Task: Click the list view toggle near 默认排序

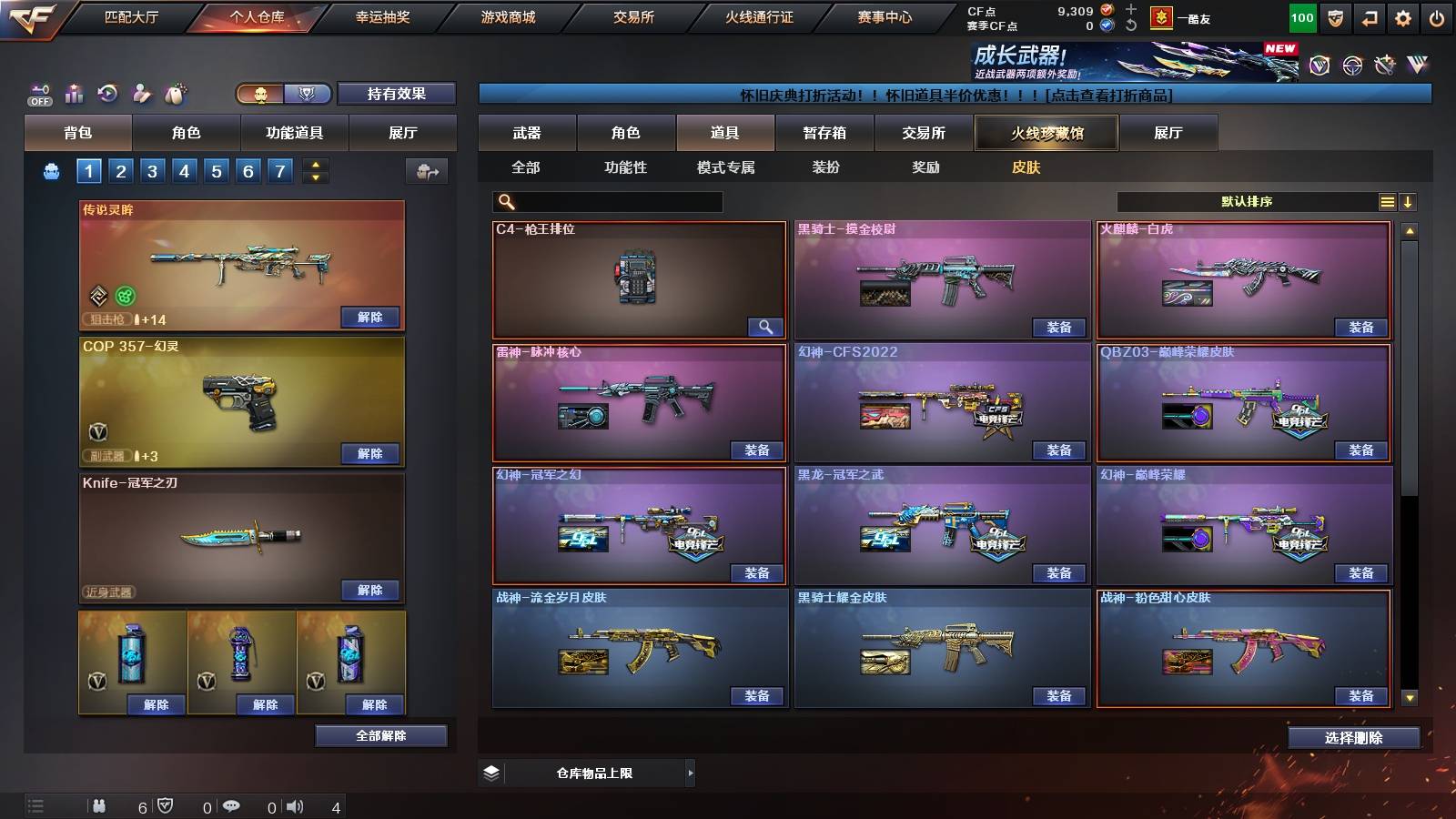Action: [1388, 202]
